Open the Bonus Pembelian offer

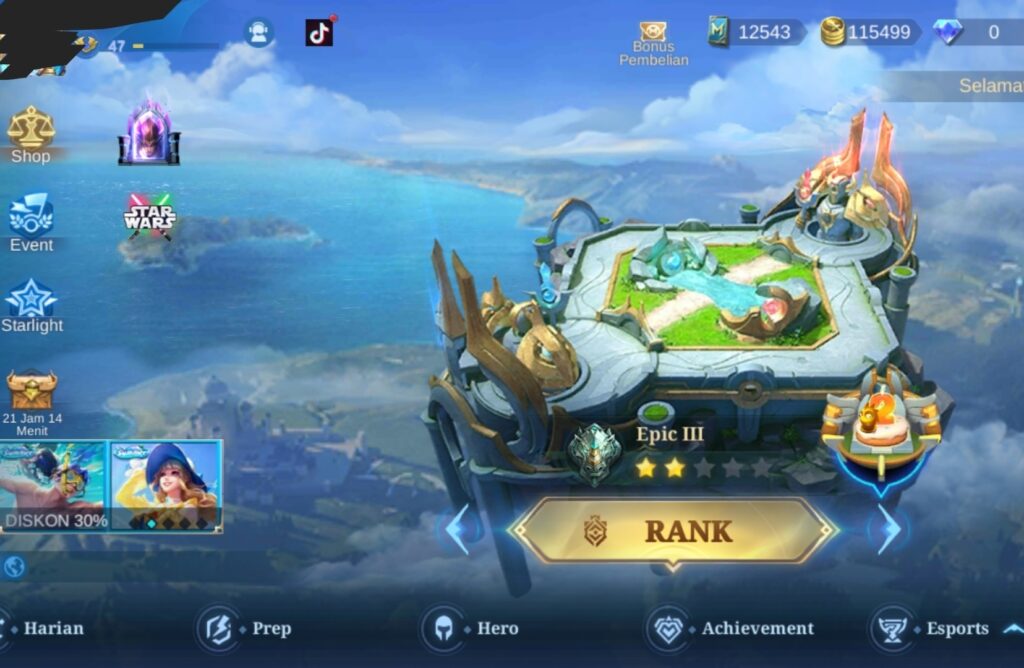coord(653,40)
